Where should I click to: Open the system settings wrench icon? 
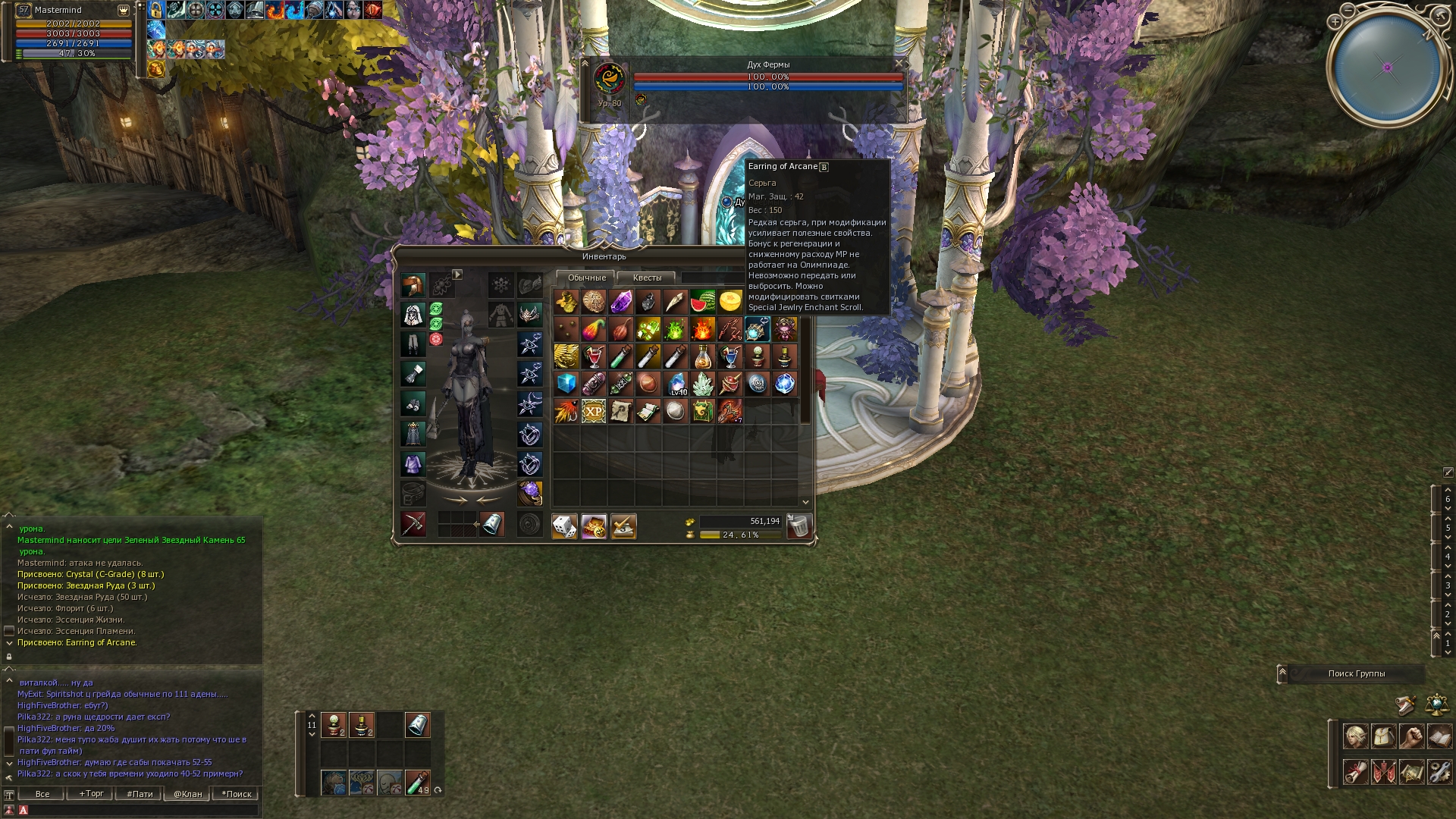(1439, 772)
